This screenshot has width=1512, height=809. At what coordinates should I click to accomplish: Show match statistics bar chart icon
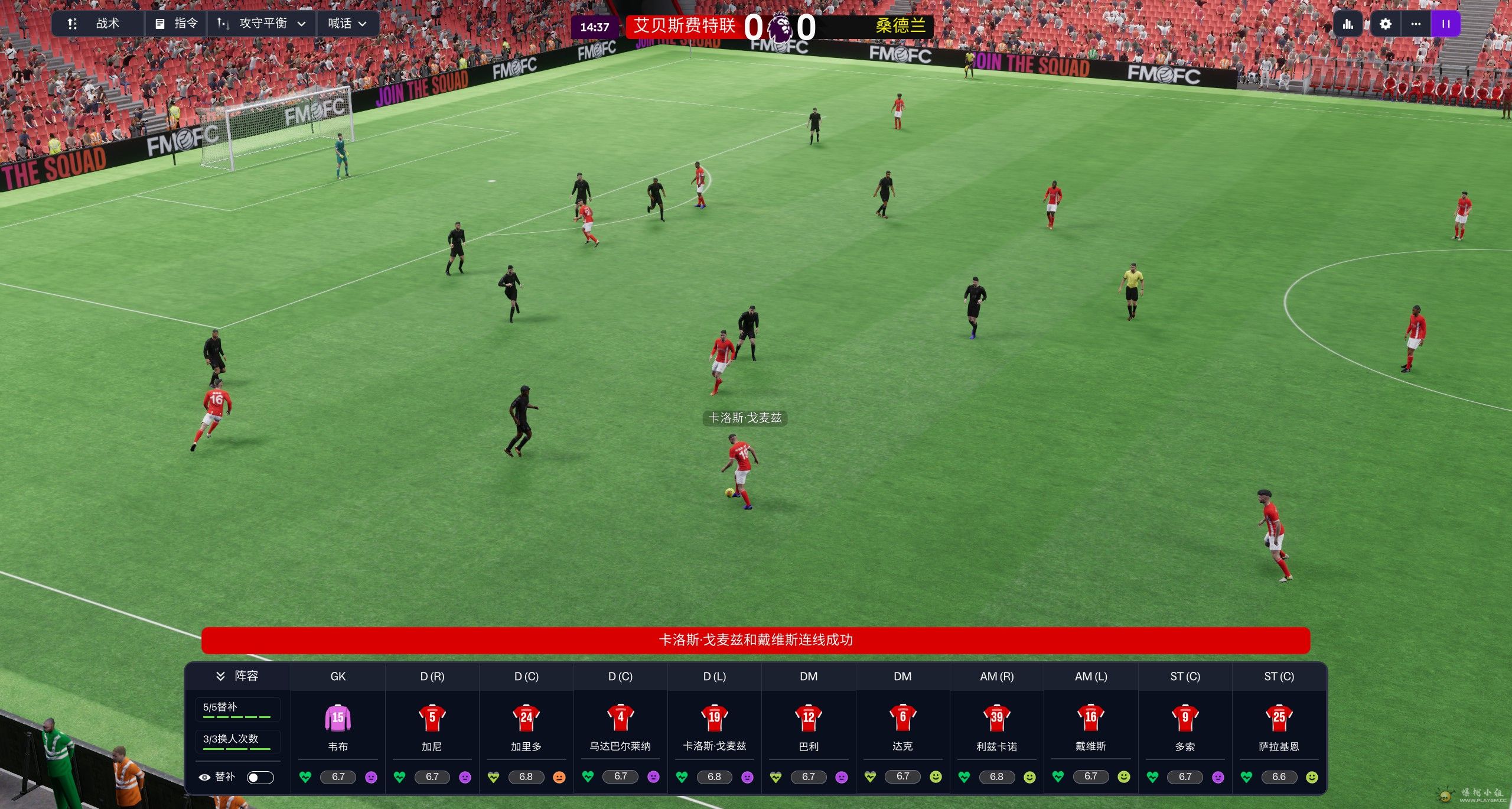[x=1348, y=24]
